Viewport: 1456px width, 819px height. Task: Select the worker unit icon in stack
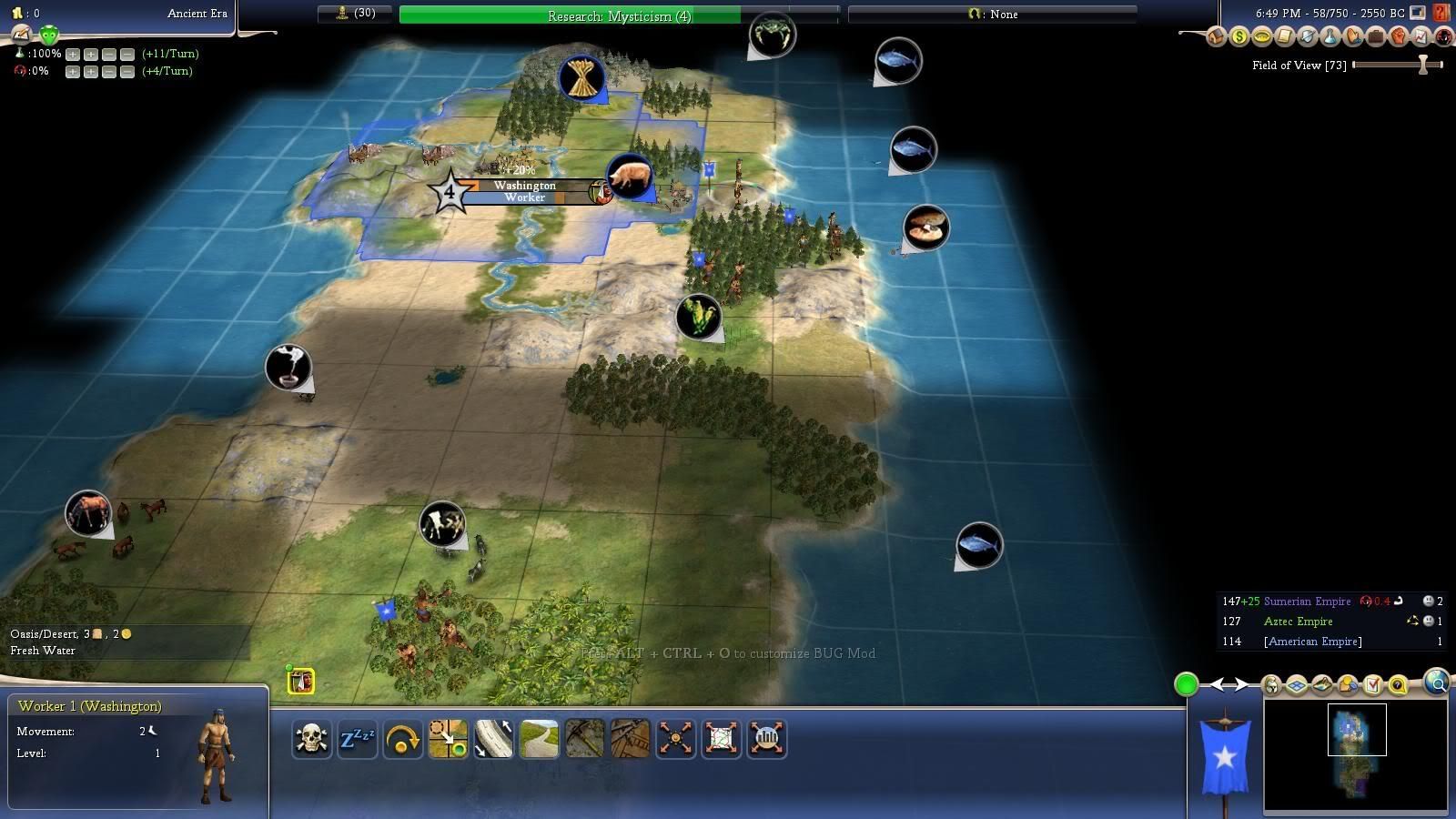pyautogui.click(x=301, y=681)
